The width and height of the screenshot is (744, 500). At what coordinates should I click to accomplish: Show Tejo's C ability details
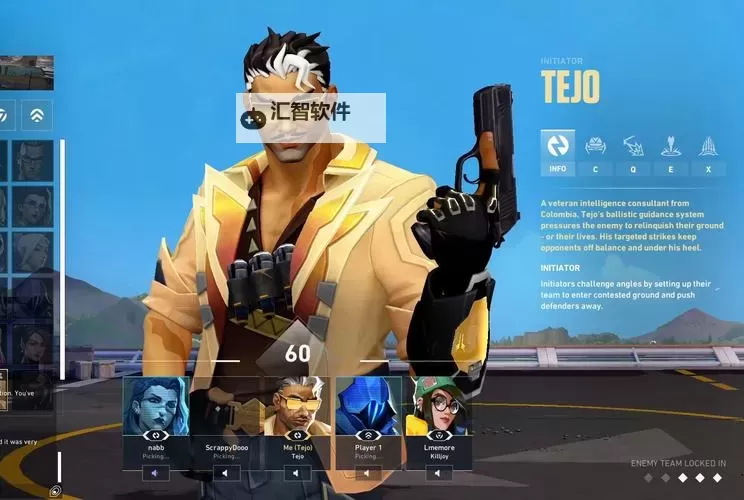click(595, 152)
